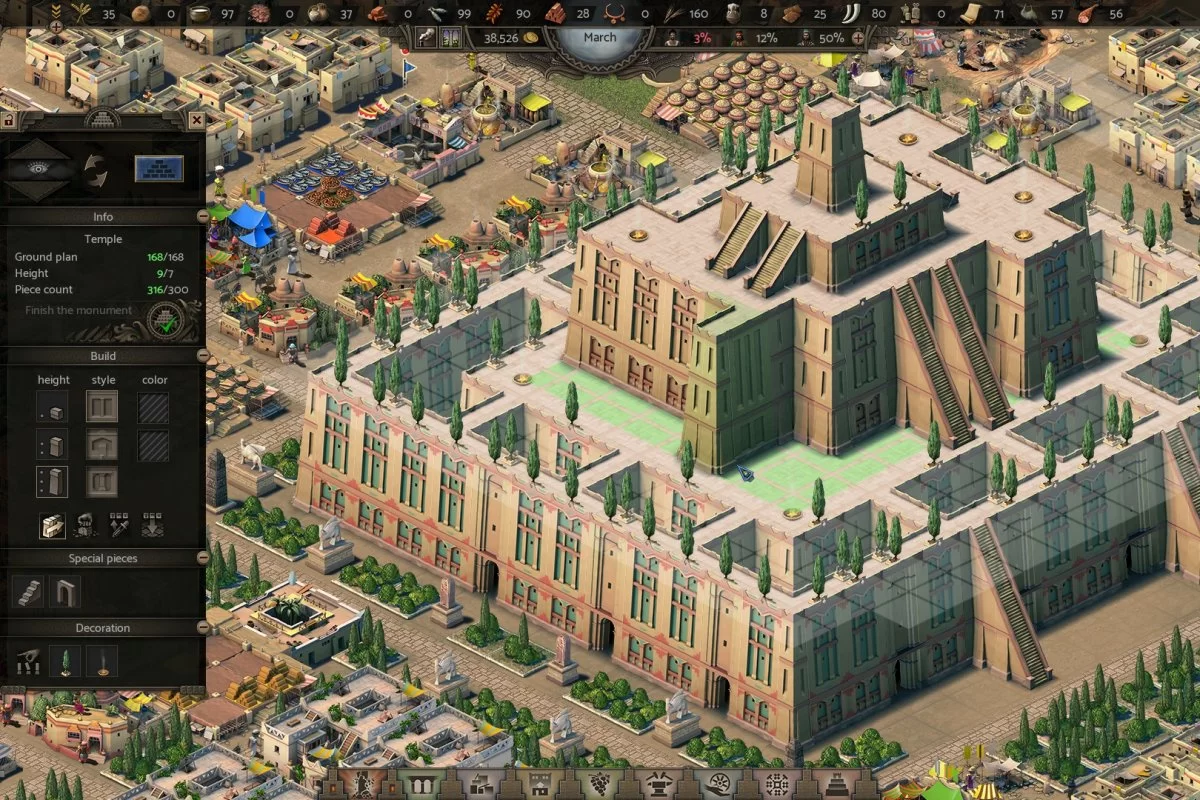Image resolution: width=1200 pixels, height=800 pixels.
Task: Select the double-window wall style
Action: pos(101,406)
